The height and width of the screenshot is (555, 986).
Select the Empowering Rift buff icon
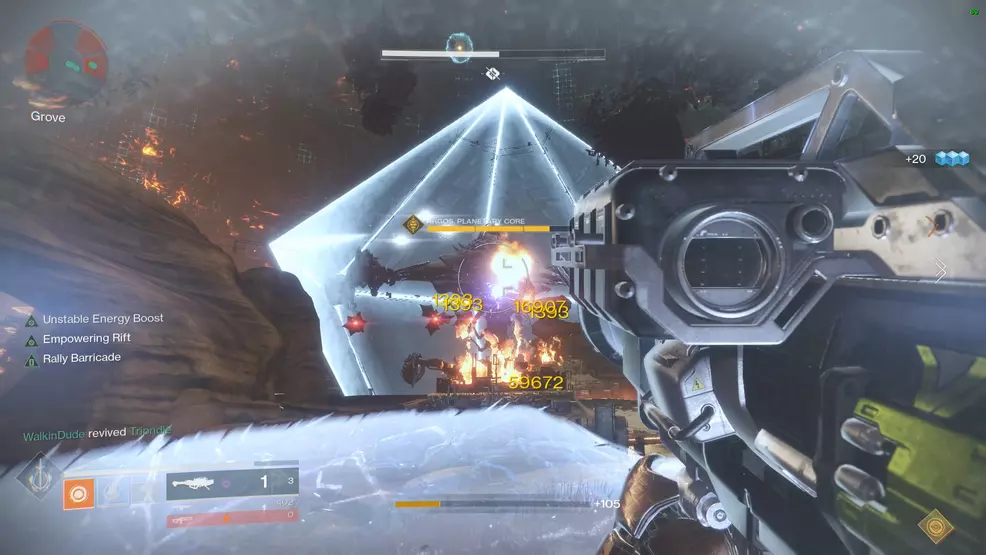pos(31,340)
